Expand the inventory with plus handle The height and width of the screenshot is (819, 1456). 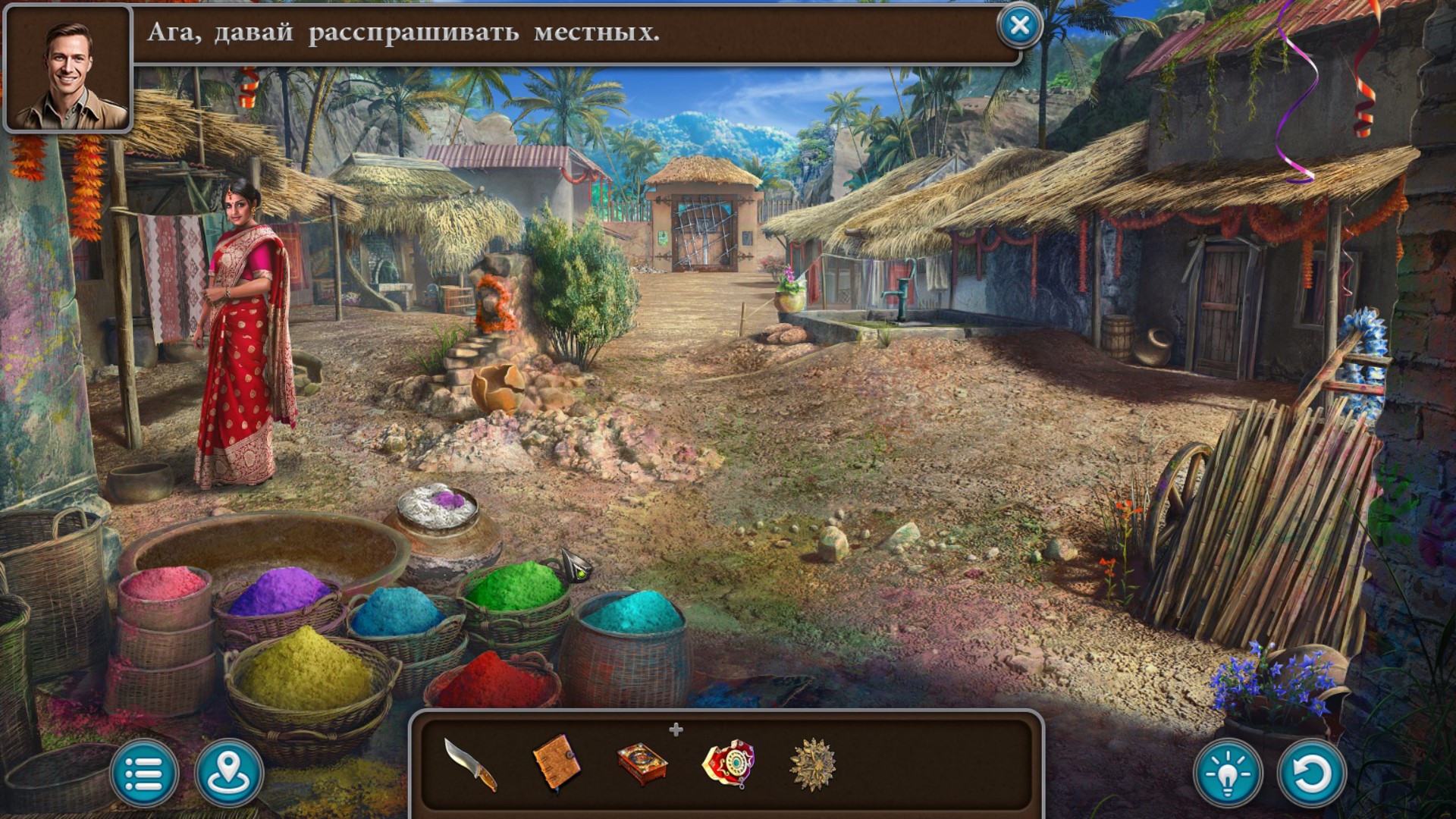point(676,730)
